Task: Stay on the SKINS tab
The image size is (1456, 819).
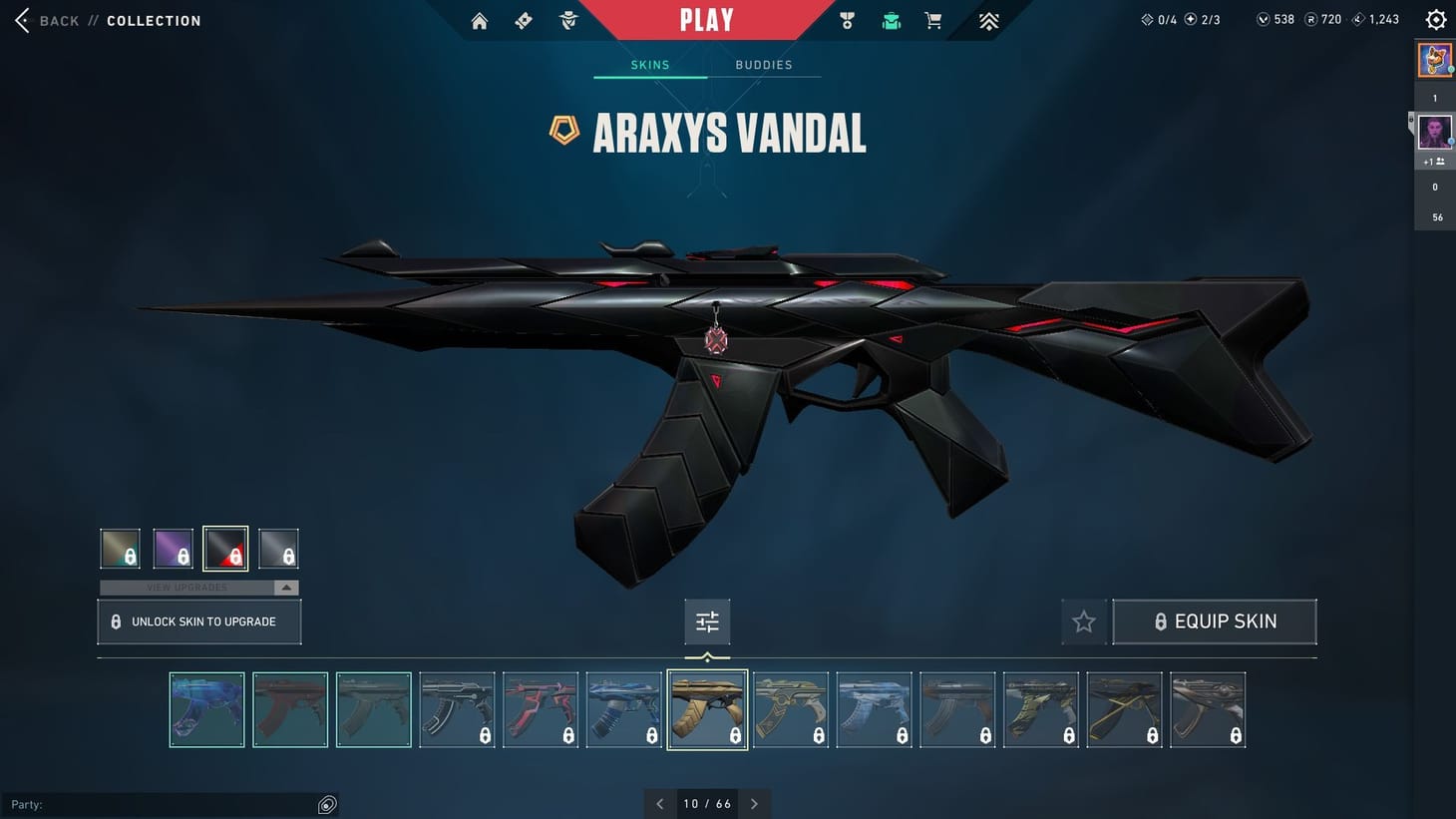Action: (x=650, y=64)
